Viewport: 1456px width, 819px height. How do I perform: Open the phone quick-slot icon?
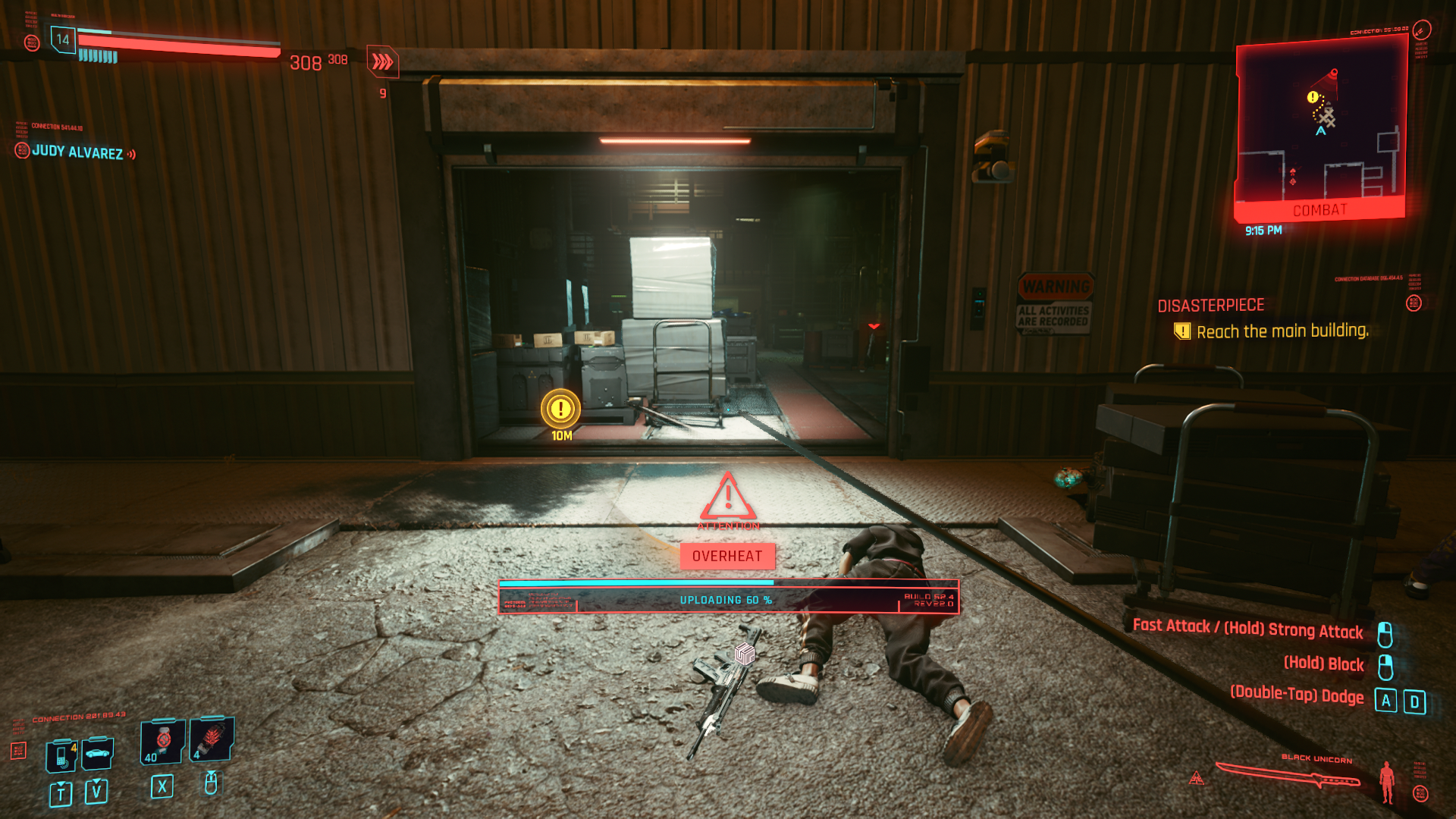tap(61, 756)
